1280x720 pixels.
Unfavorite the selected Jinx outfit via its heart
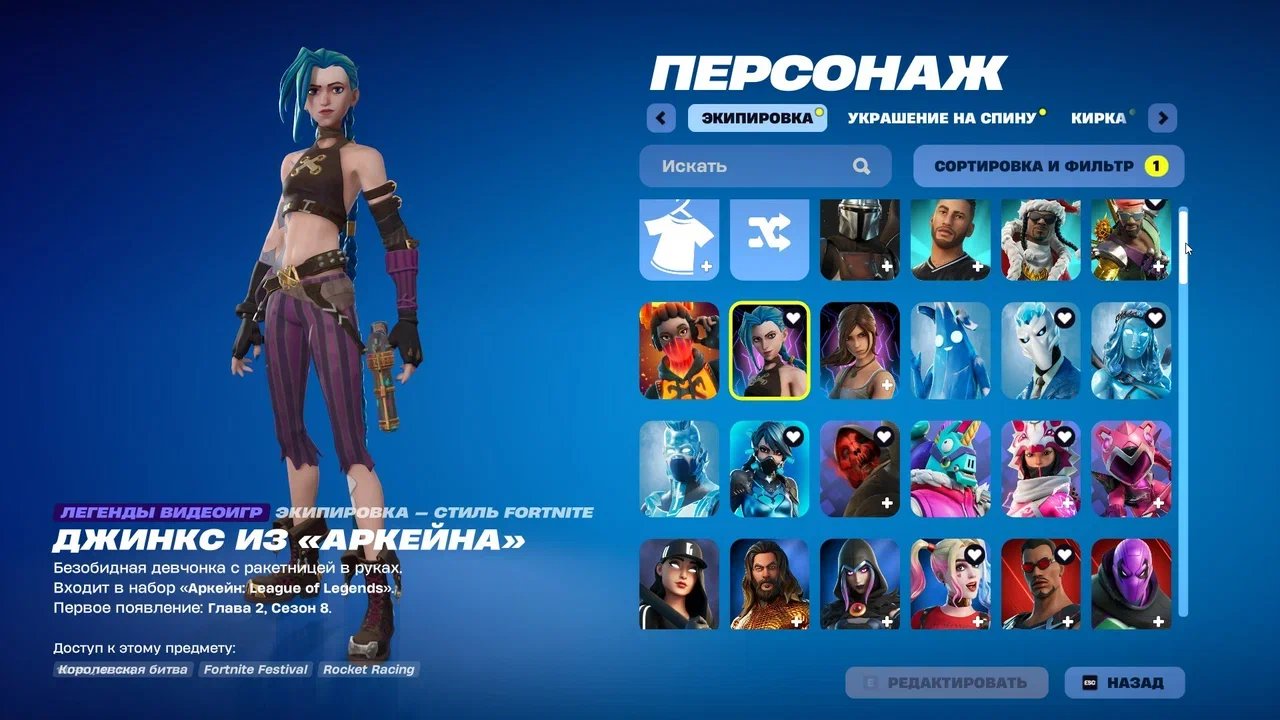click(791, 316)
